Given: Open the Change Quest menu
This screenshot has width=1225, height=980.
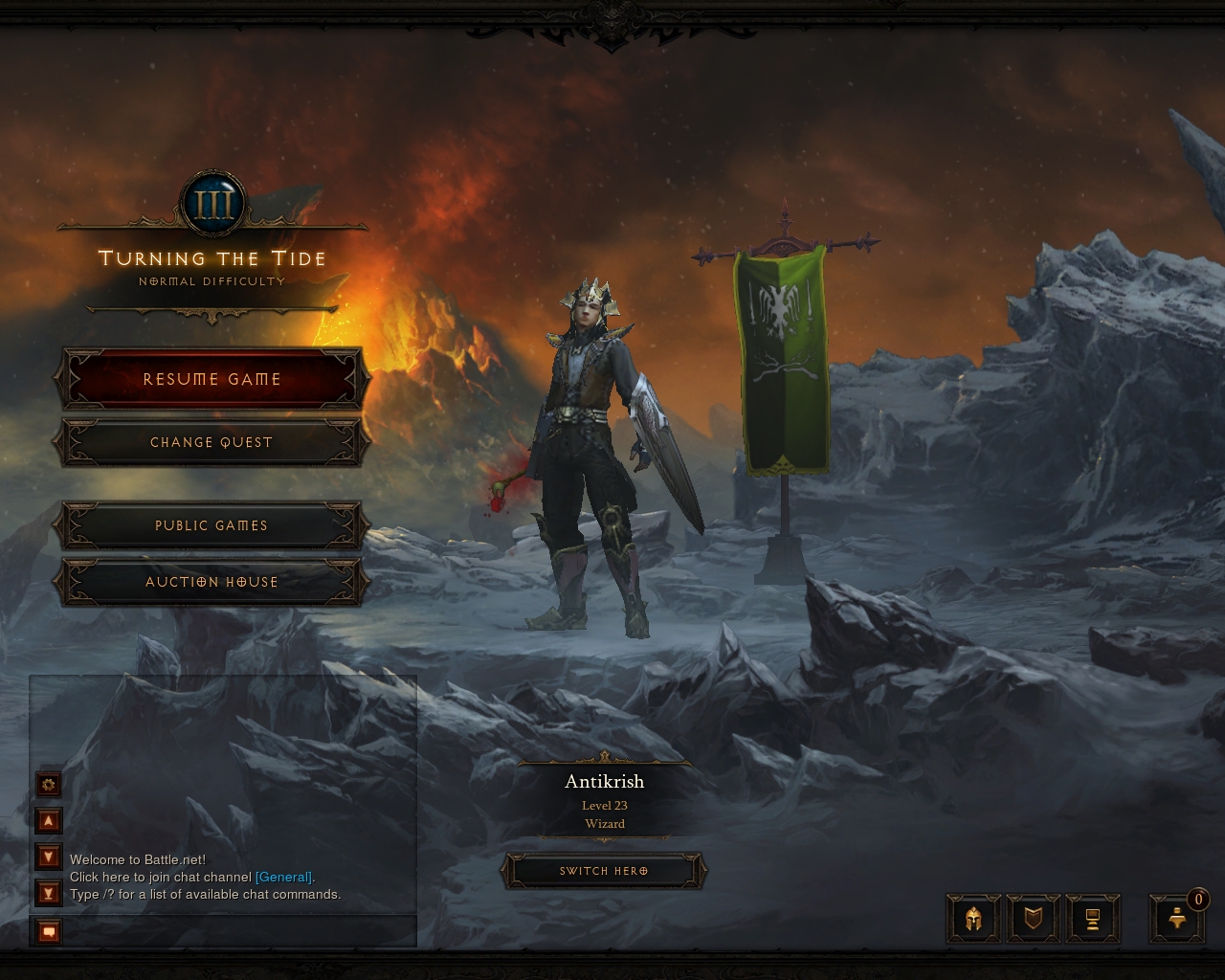Looking at the screenshot, I should click(212, 442).
